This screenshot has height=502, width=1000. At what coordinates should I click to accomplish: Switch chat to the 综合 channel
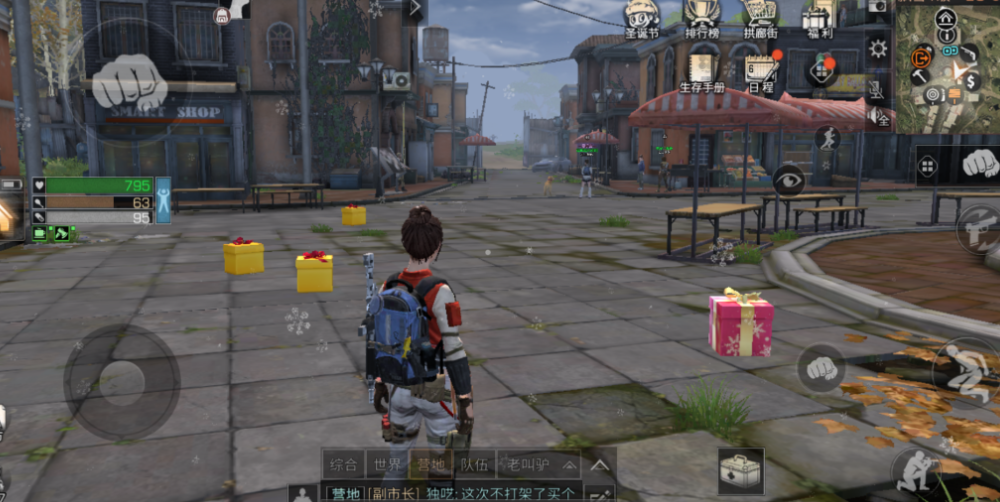(344, 464)
